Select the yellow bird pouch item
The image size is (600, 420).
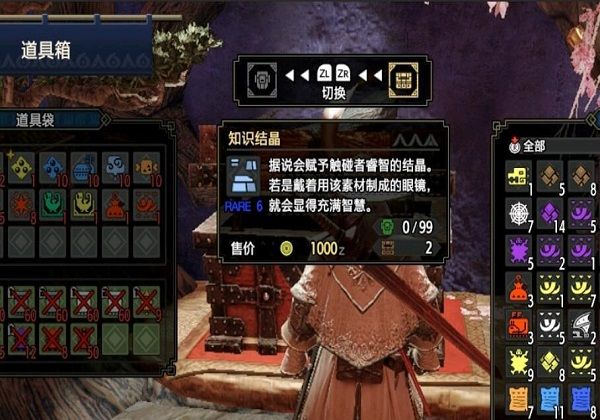[x=84, y=204]
